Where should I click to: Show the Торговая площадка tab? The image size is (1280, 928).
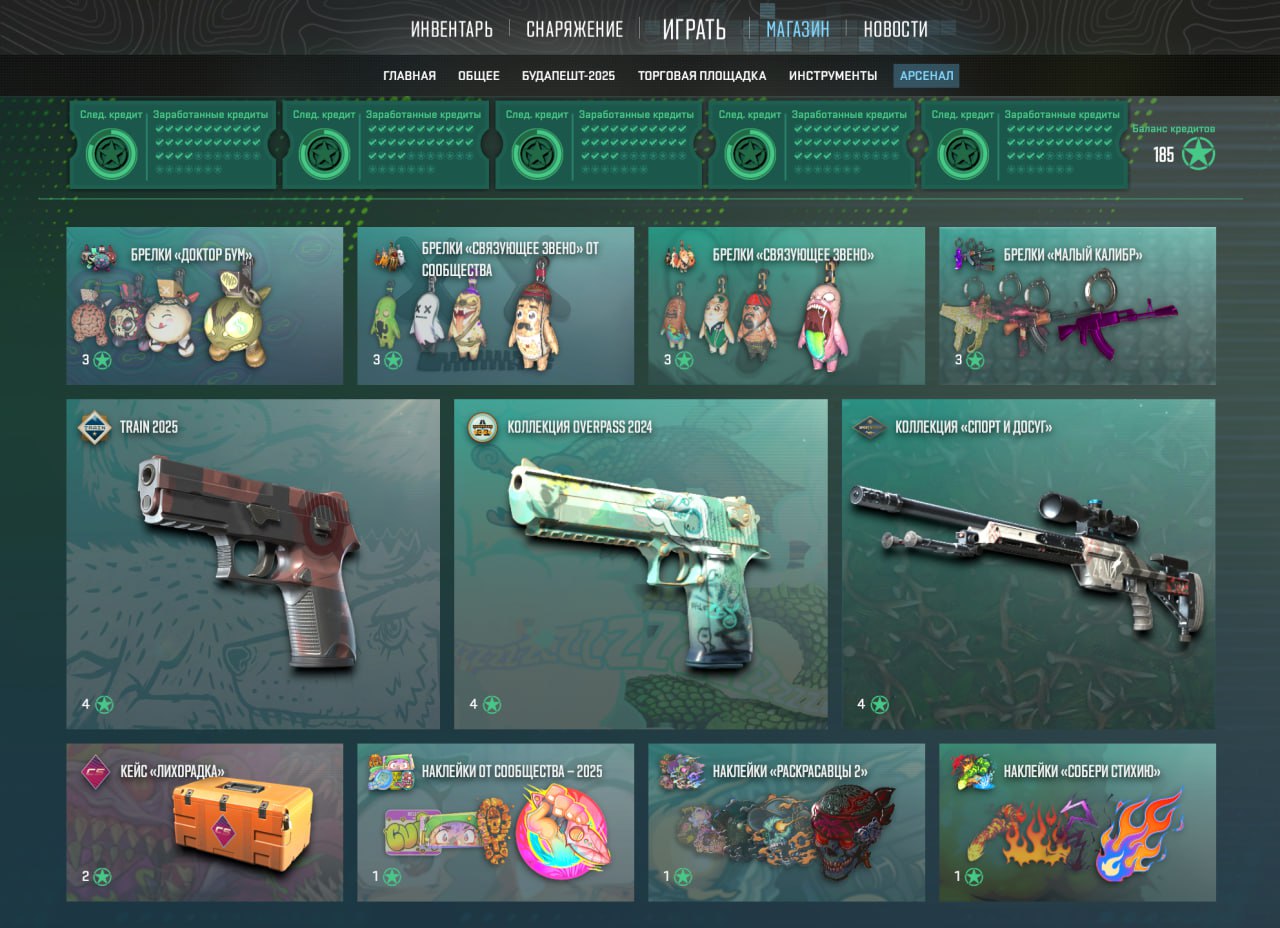[702, 76]
